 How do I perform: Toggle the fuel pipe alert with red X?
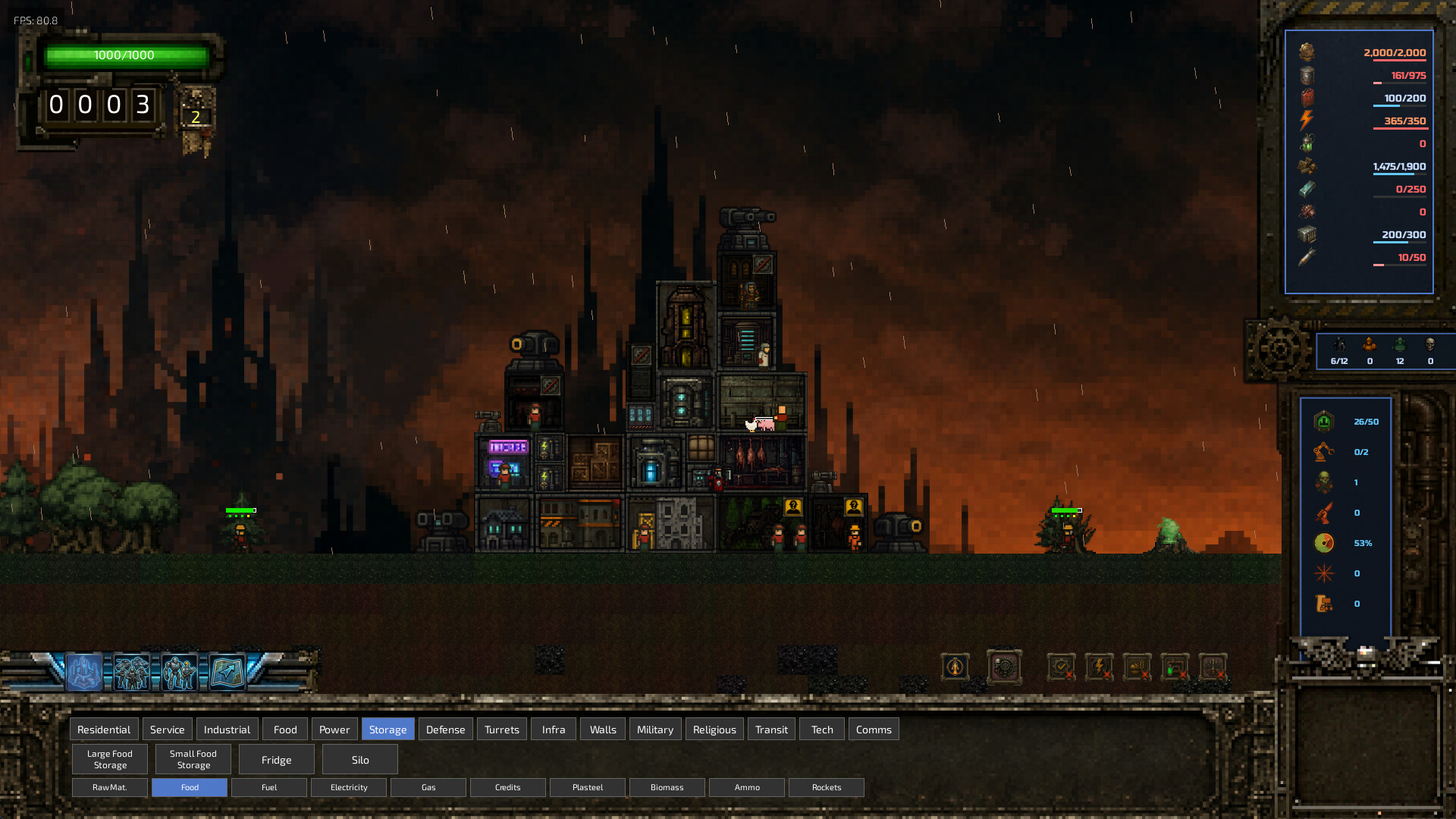(1175, 668)
